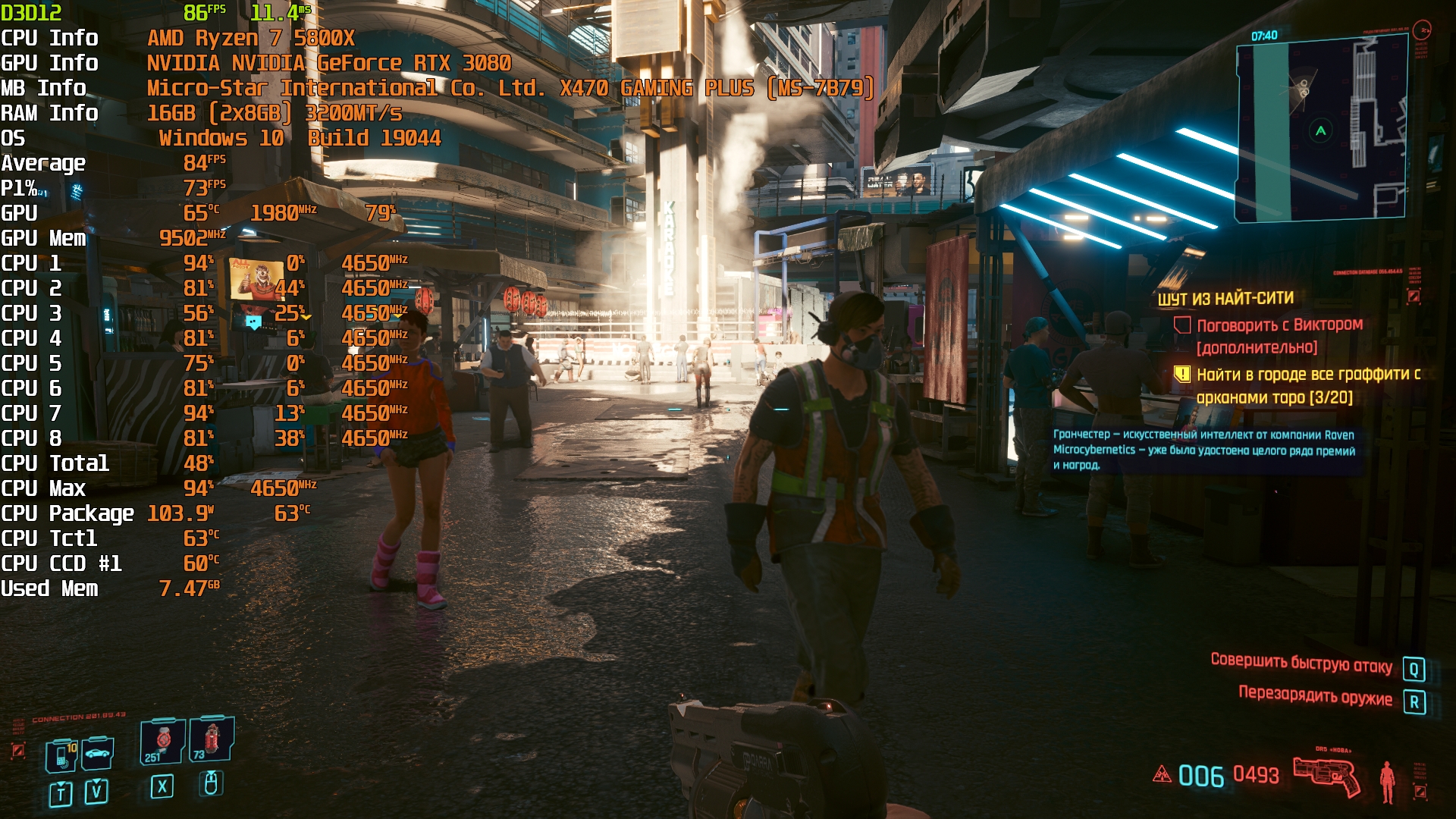Click the red standing figure stance icon
This screenshot has width=1456, height=819.
[x=1387, y=782]
